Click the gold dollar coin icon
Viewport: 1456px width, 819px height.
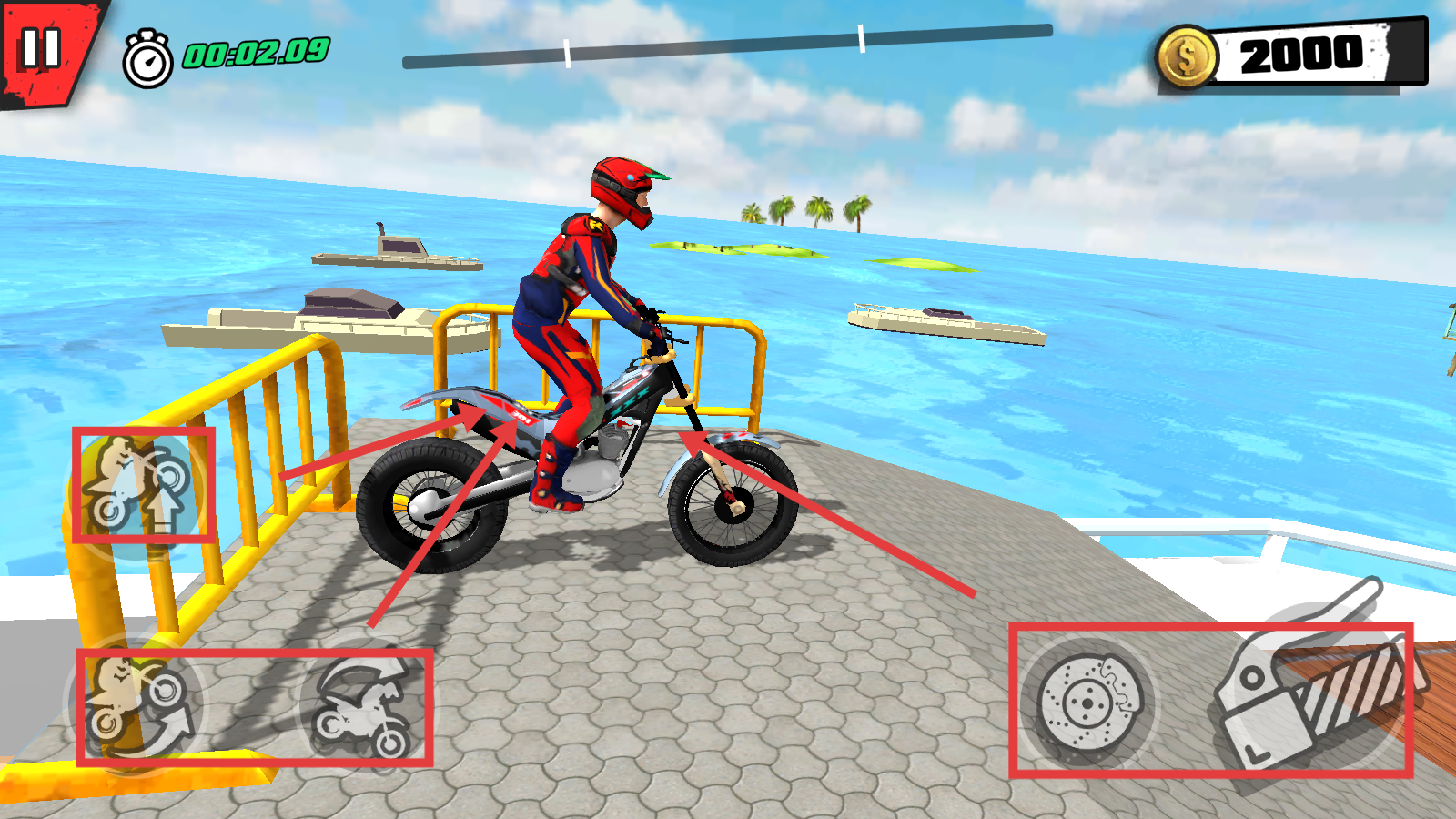(x=1187, y=57)
